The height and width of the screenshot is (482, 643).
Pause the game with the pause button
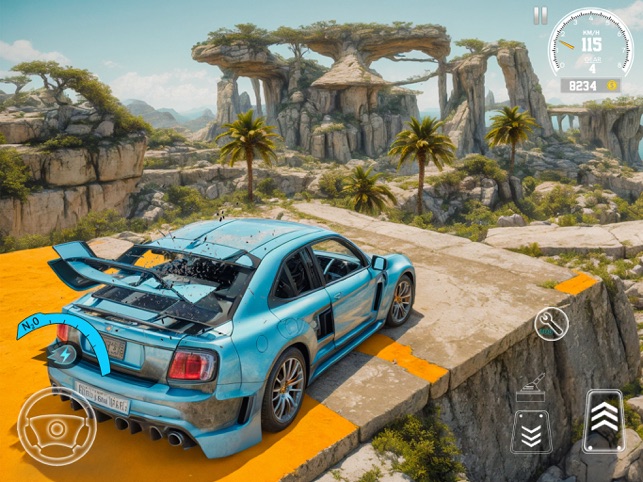[x=540, y=16]
